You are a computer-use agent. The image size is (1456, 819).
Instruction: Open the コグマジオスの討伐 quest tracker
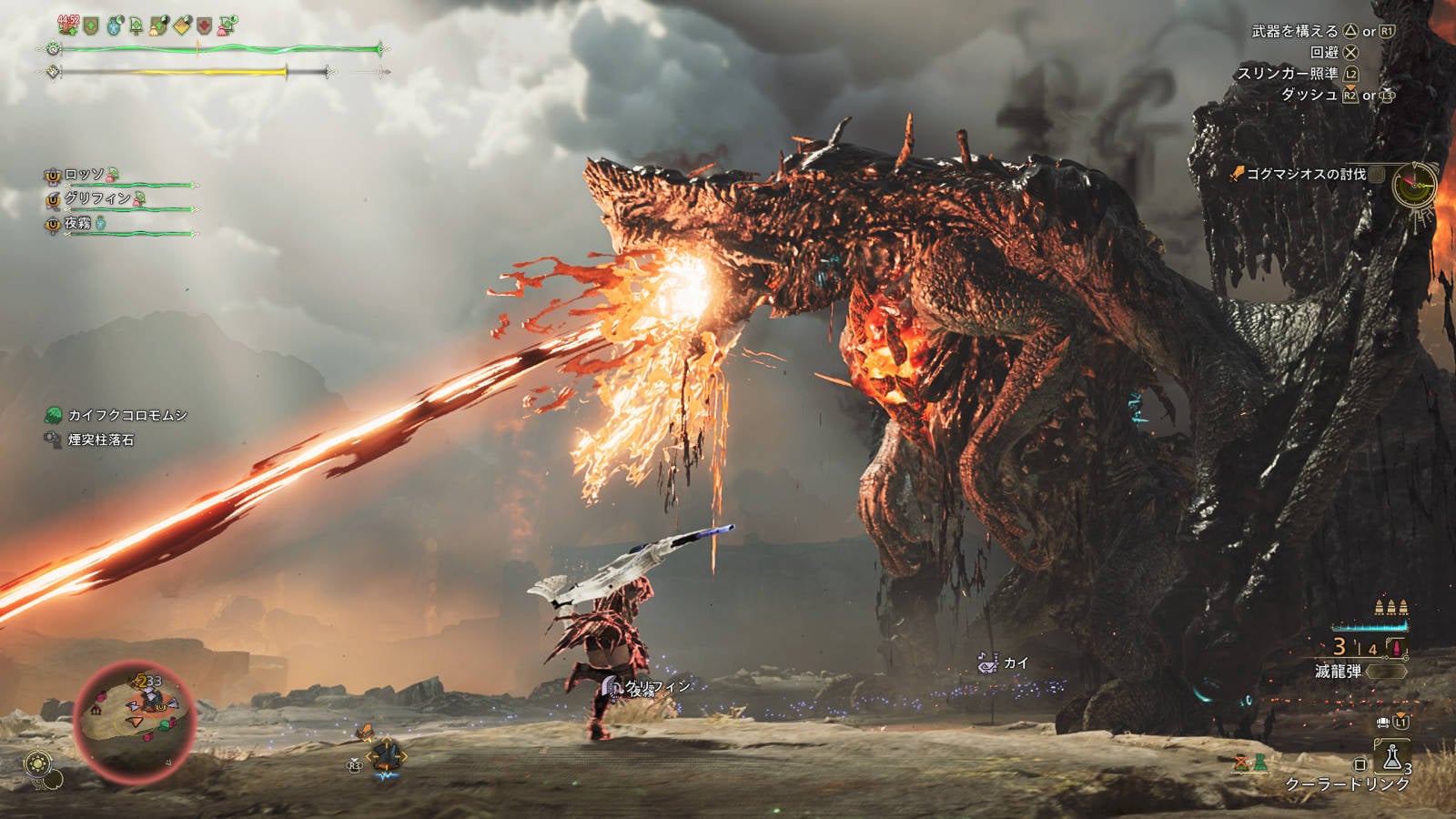click(1305, 174)
